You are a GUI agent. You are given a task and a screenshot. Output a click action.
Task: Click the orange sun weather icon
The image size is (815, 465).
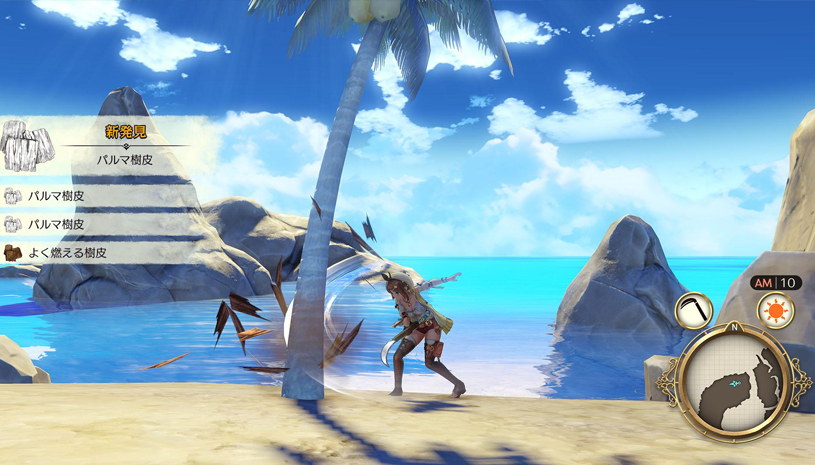[774, 311]
